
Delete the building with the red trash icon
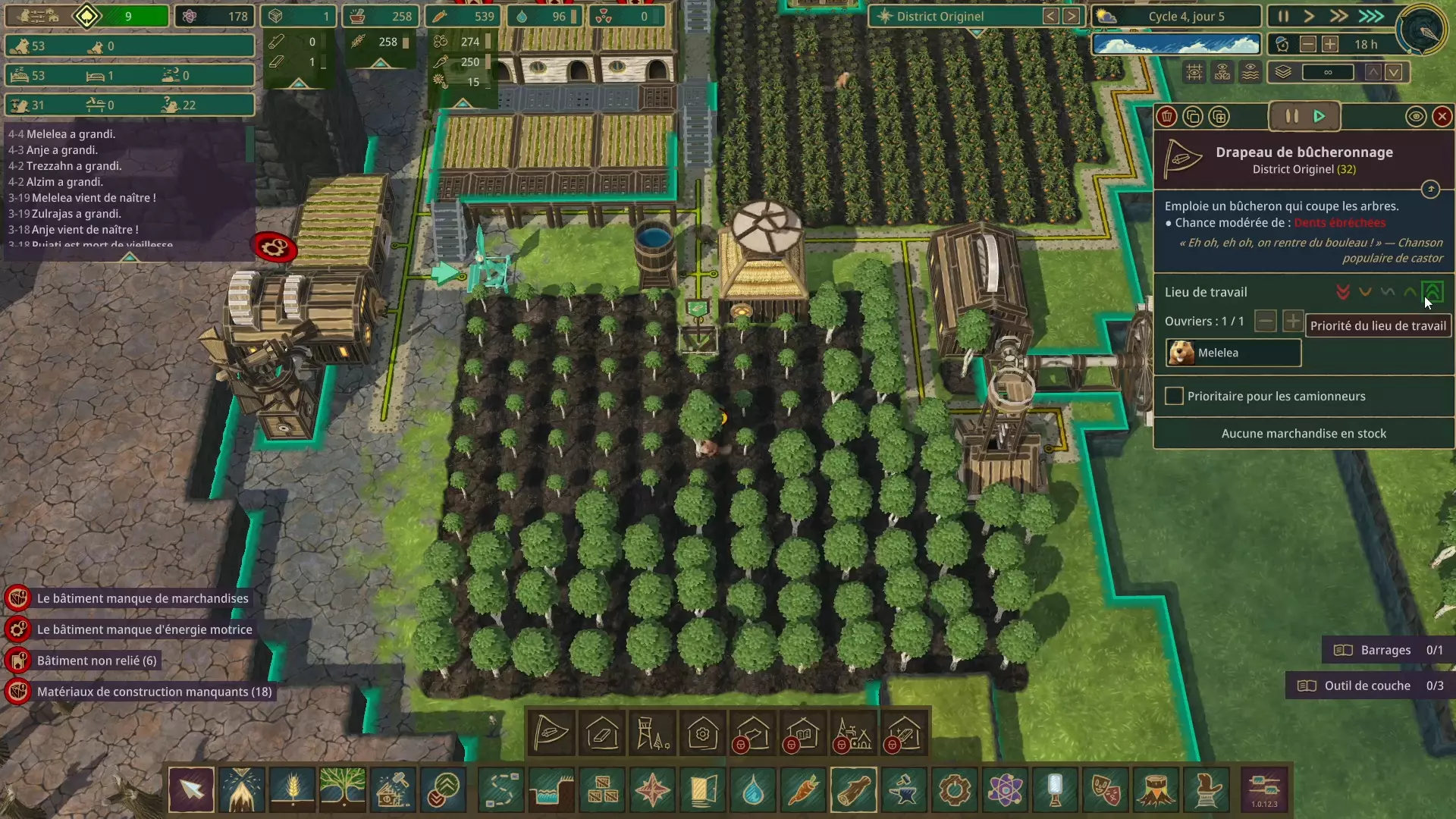pyautogui.click(x=1167, y=117)
